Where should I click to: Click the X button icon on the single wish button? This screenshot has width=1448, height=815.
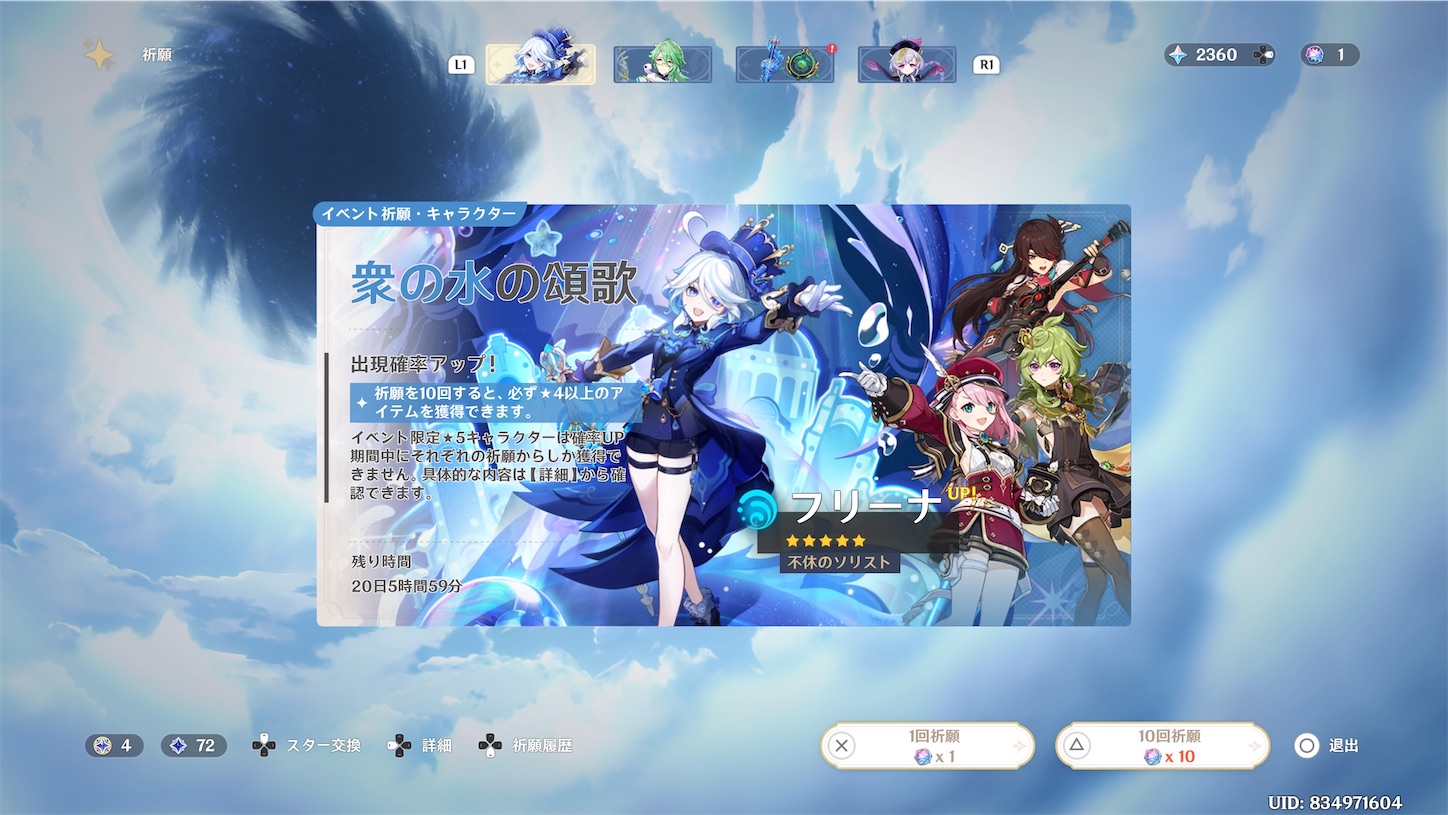tap(843, 746)
